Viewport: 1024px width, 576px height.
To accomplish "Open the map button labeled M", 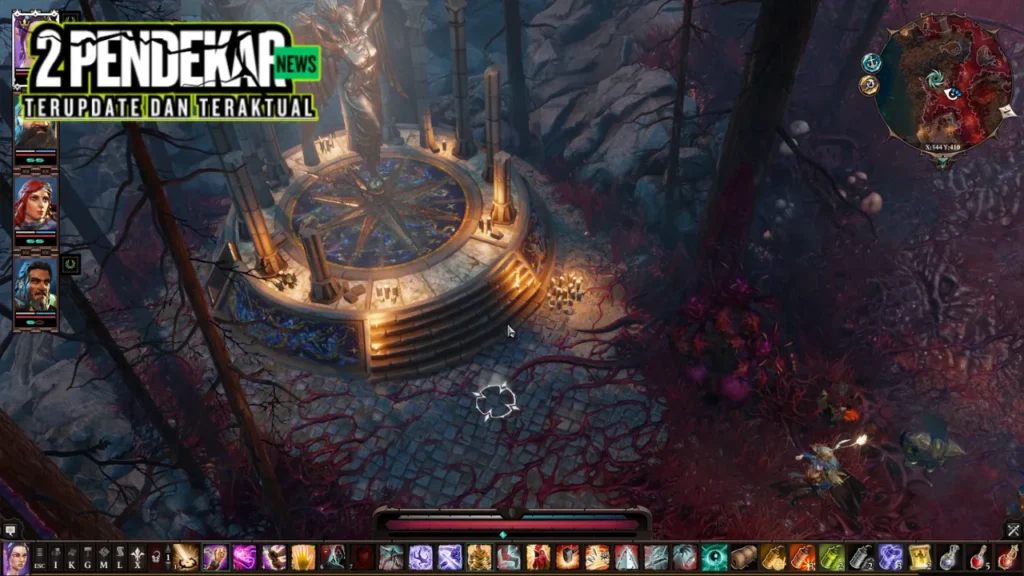I will coord(104,557).
